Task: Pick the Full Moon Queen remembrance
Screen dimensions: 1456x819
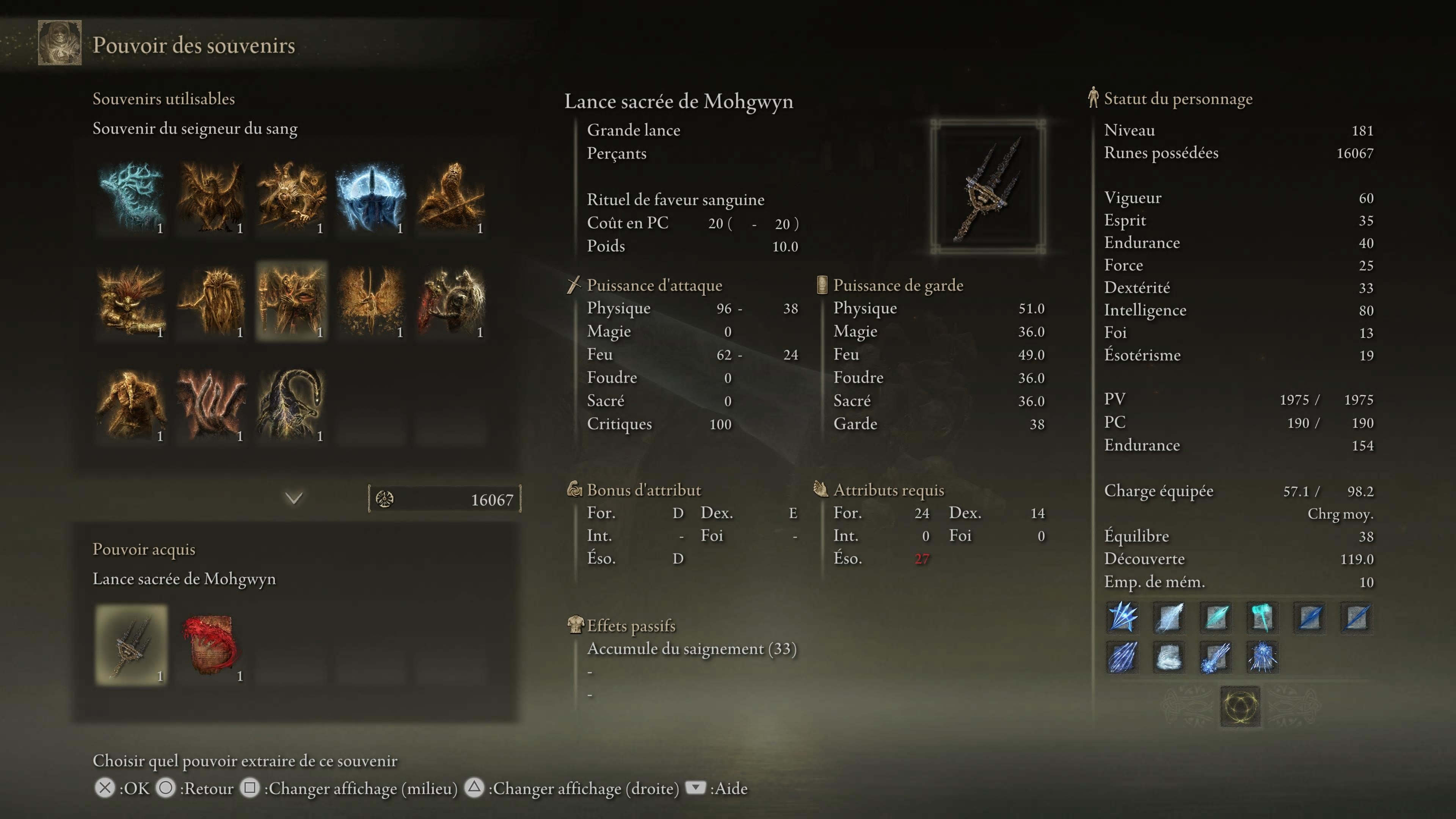Action: 371,197
